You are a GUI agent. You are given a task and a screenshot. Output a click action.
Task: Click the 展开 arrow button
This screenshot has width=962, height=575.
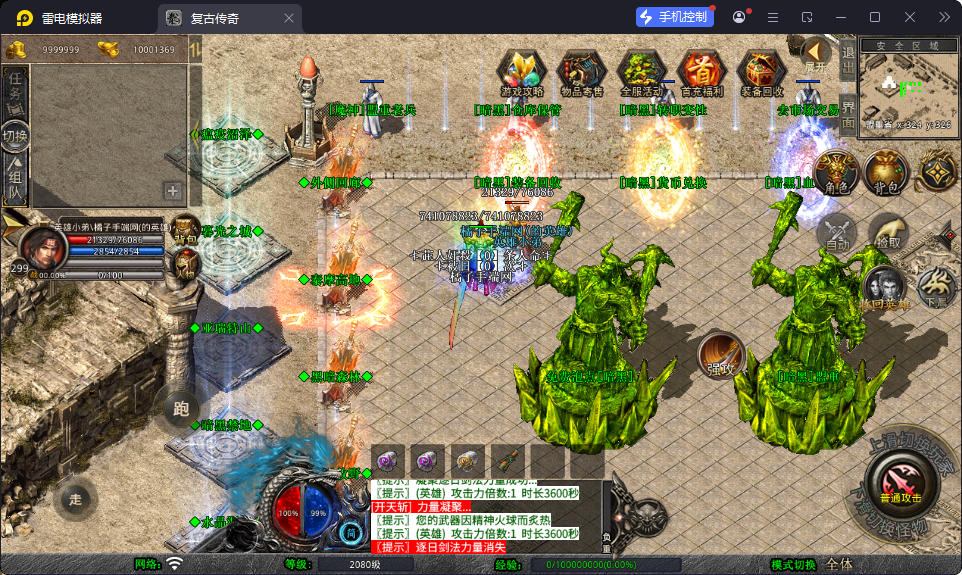816,53
